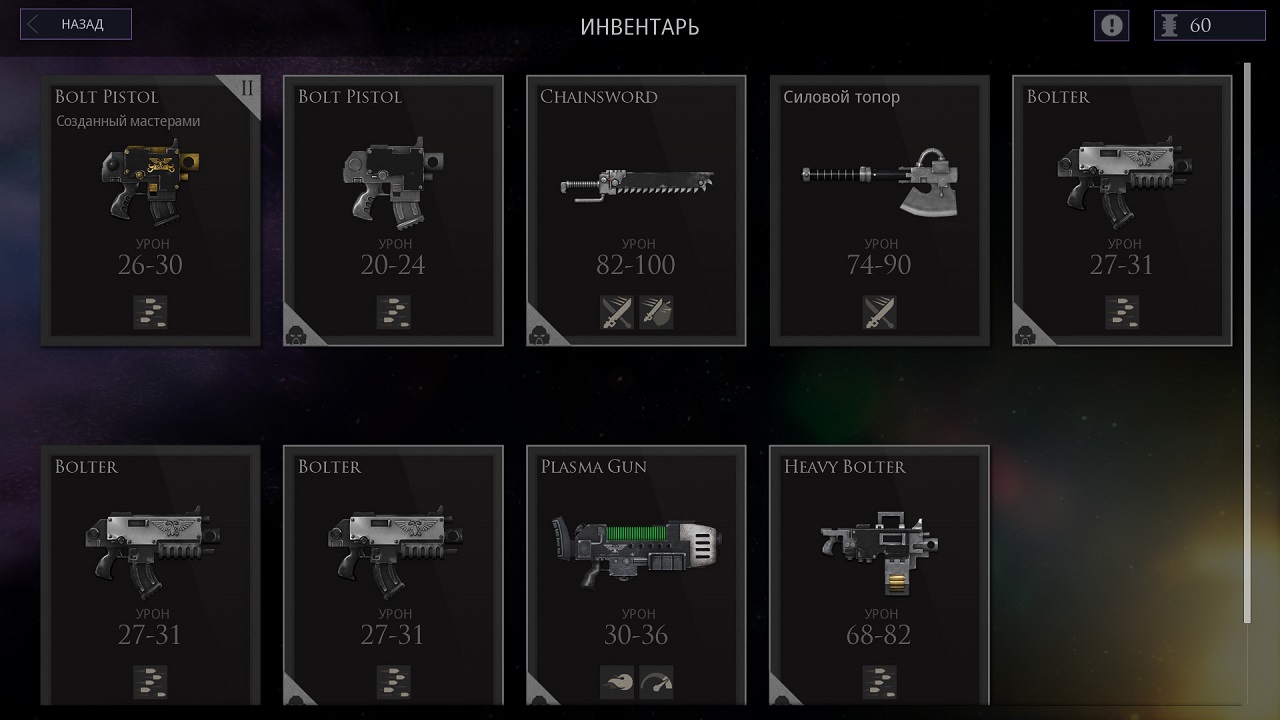Click the inventory's vertical scrollbar
Viewport: 1280px width, 720px height.
(1247, 340)
